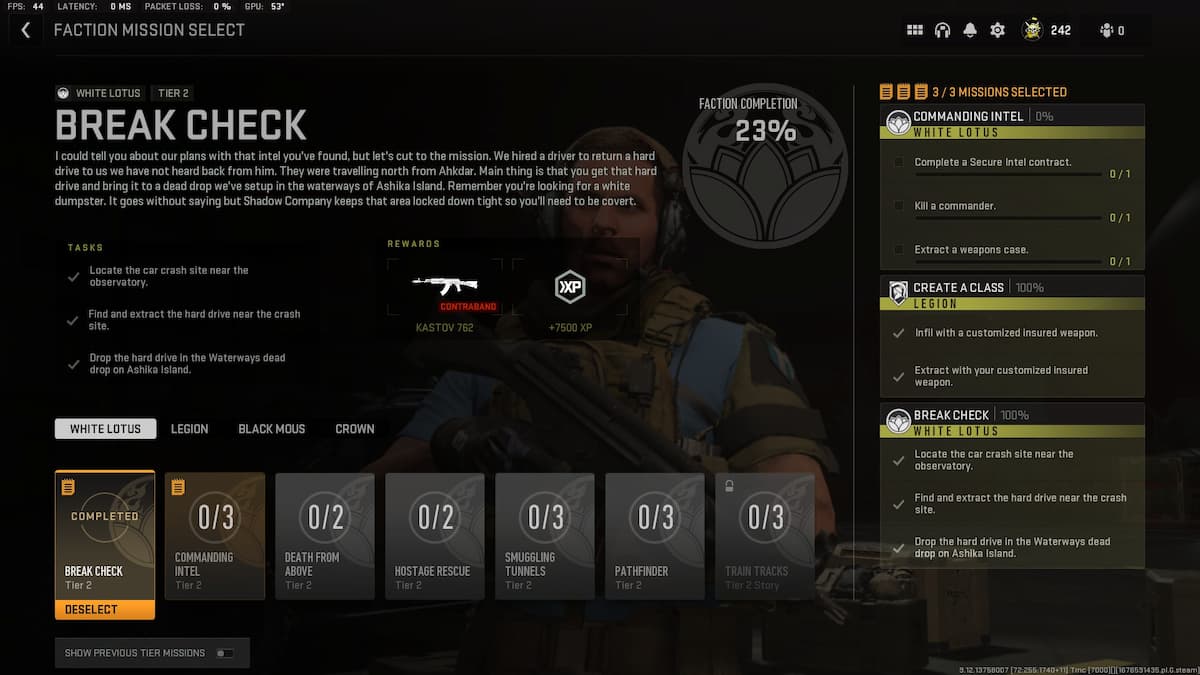Click the Create A Class Legion mission panel

[x=1012, y=335]
